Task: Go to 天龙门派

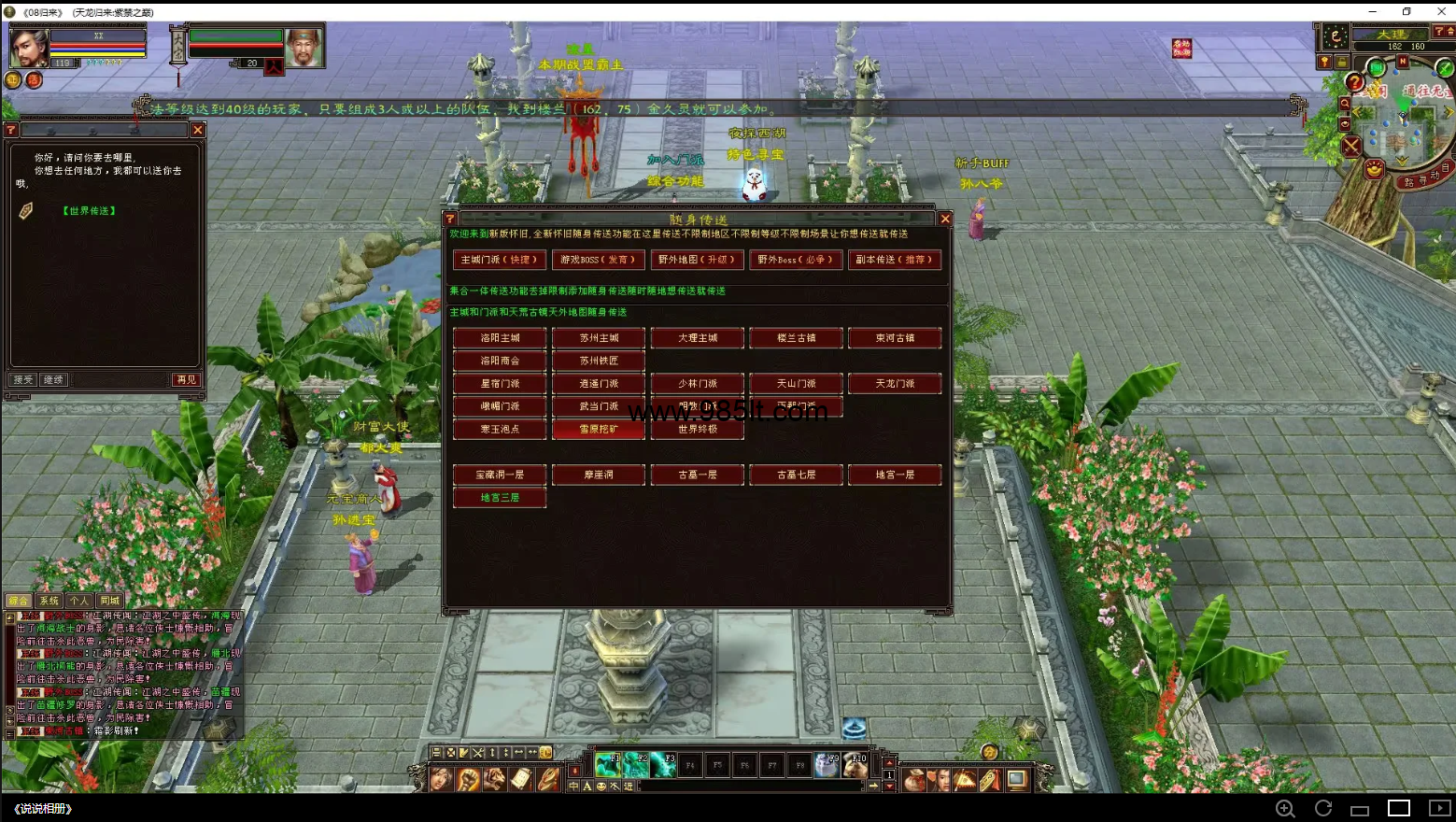Action: (895, 384)
